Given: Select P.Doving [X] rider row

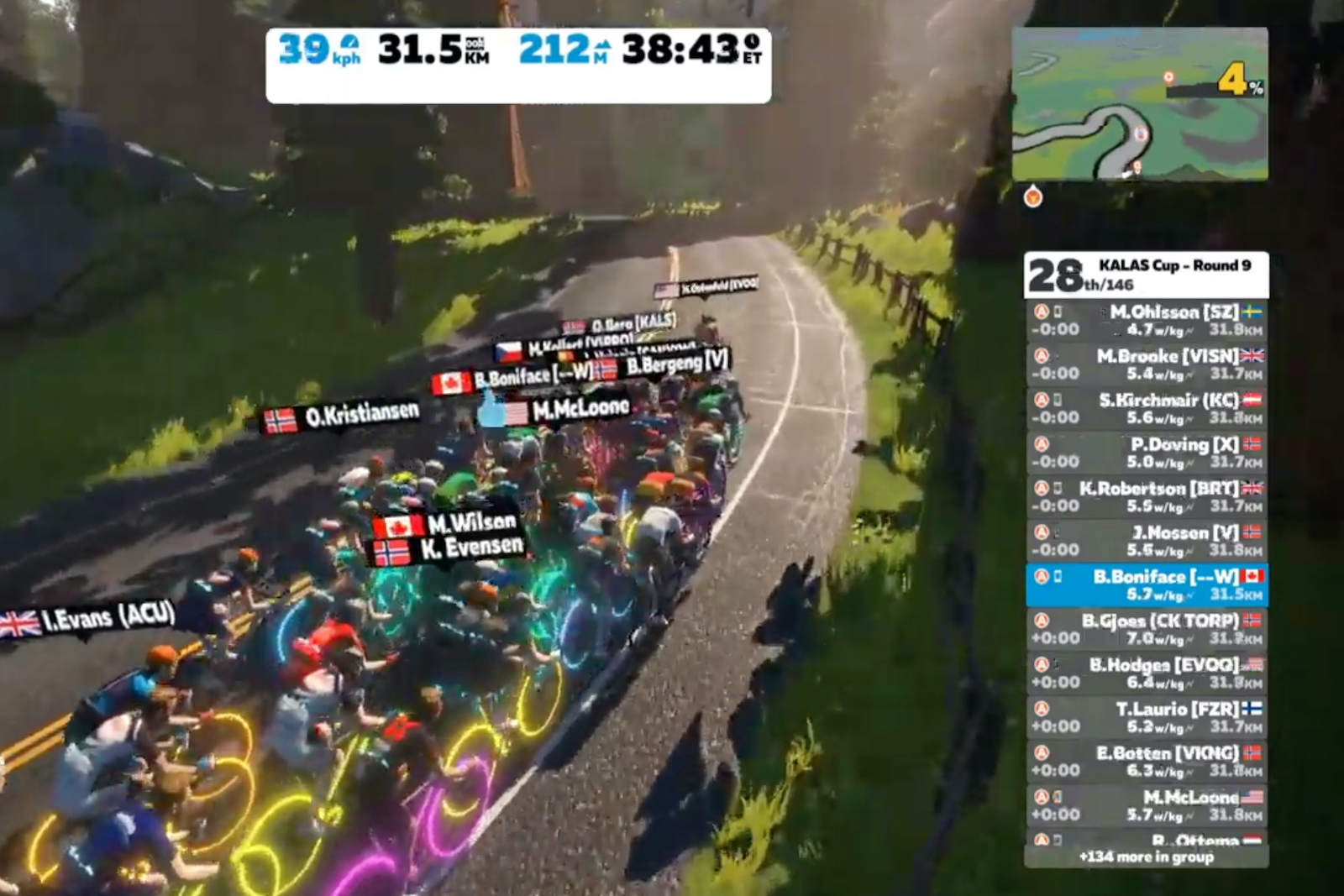Looking at the screenshot, I should 1147,453.
